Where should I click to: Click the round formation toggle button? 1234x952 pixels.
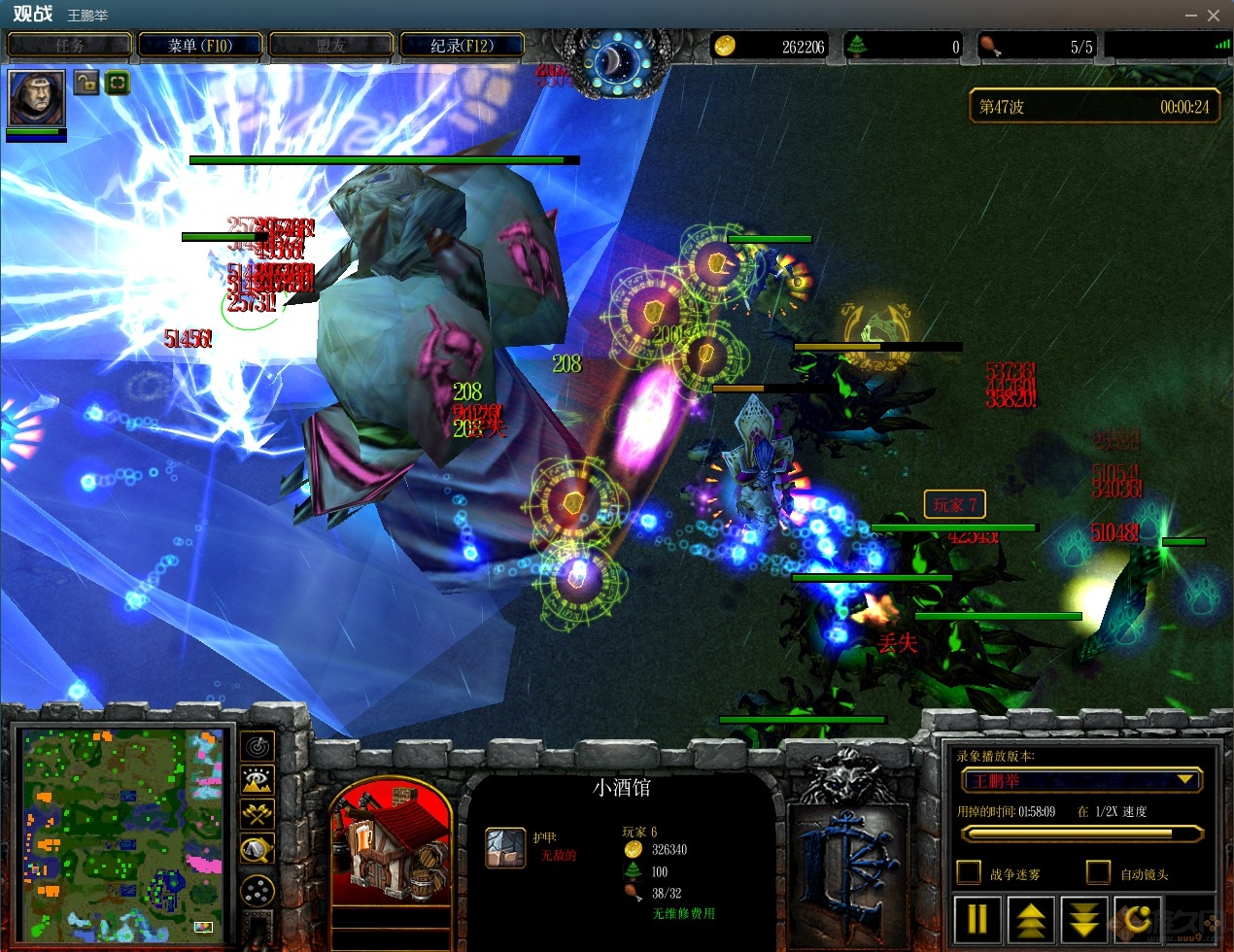(x=257, y=890)
